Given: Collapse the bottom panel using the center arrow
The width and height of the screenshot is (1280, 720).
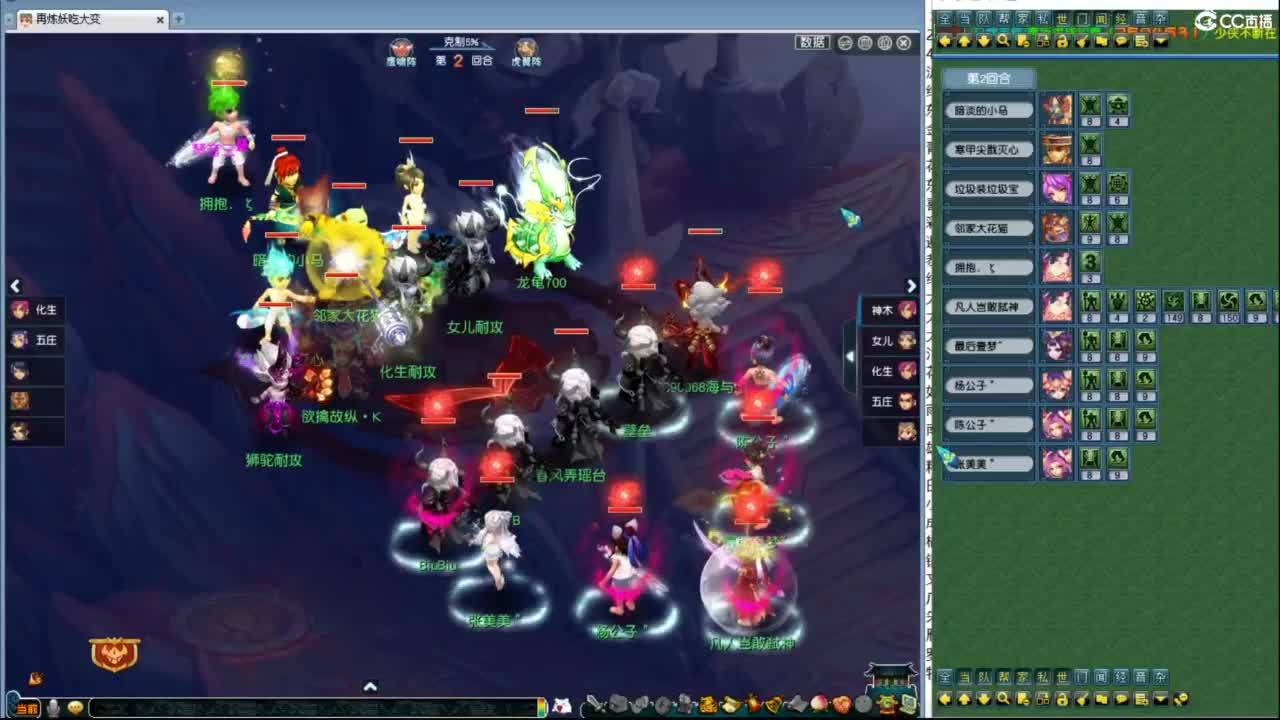Looking at the screenshot, I should [x=371, y=687].
